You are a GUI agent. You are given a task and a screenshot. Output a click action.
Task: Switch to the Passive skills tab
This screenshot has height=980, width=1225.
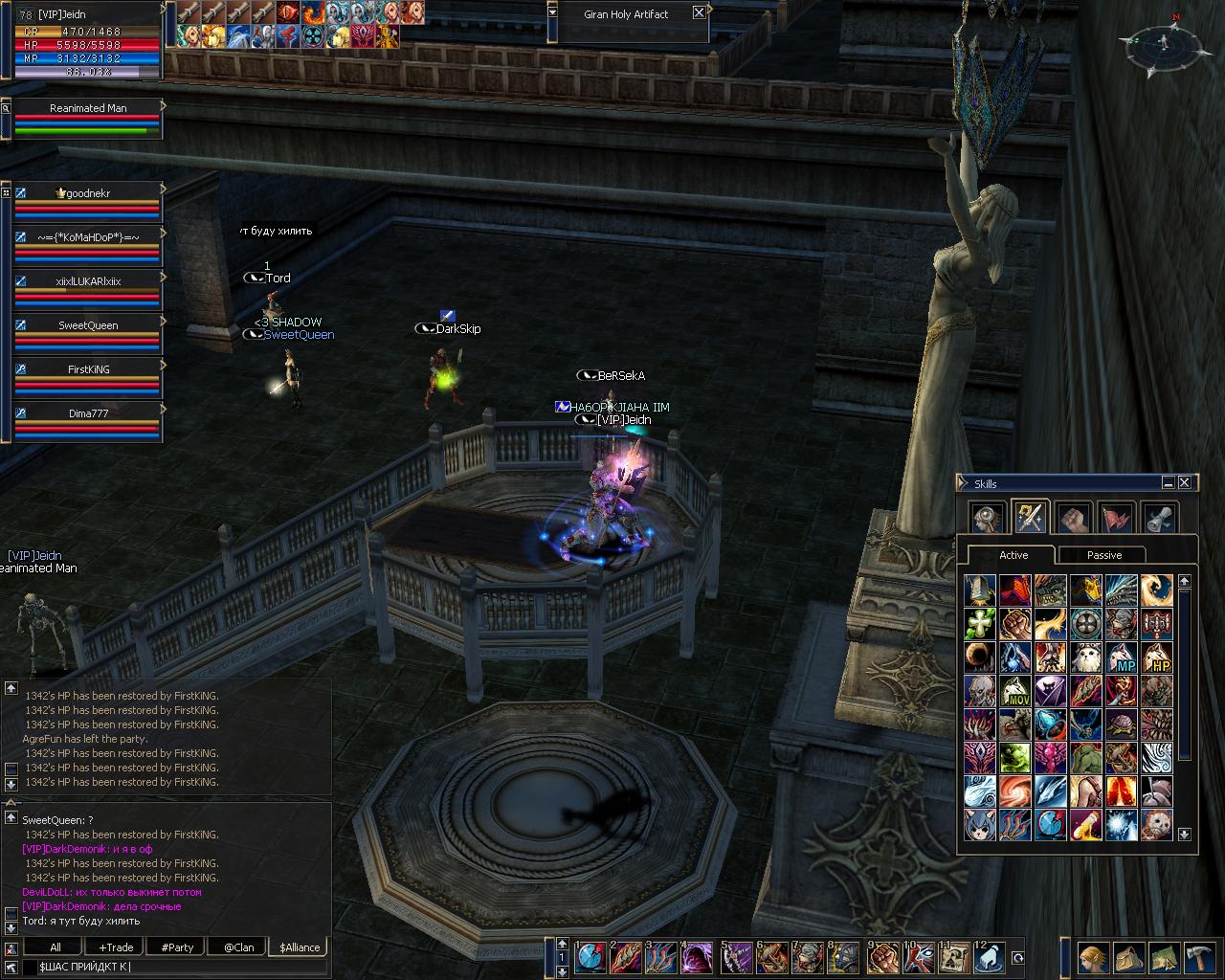point(1103,555)
